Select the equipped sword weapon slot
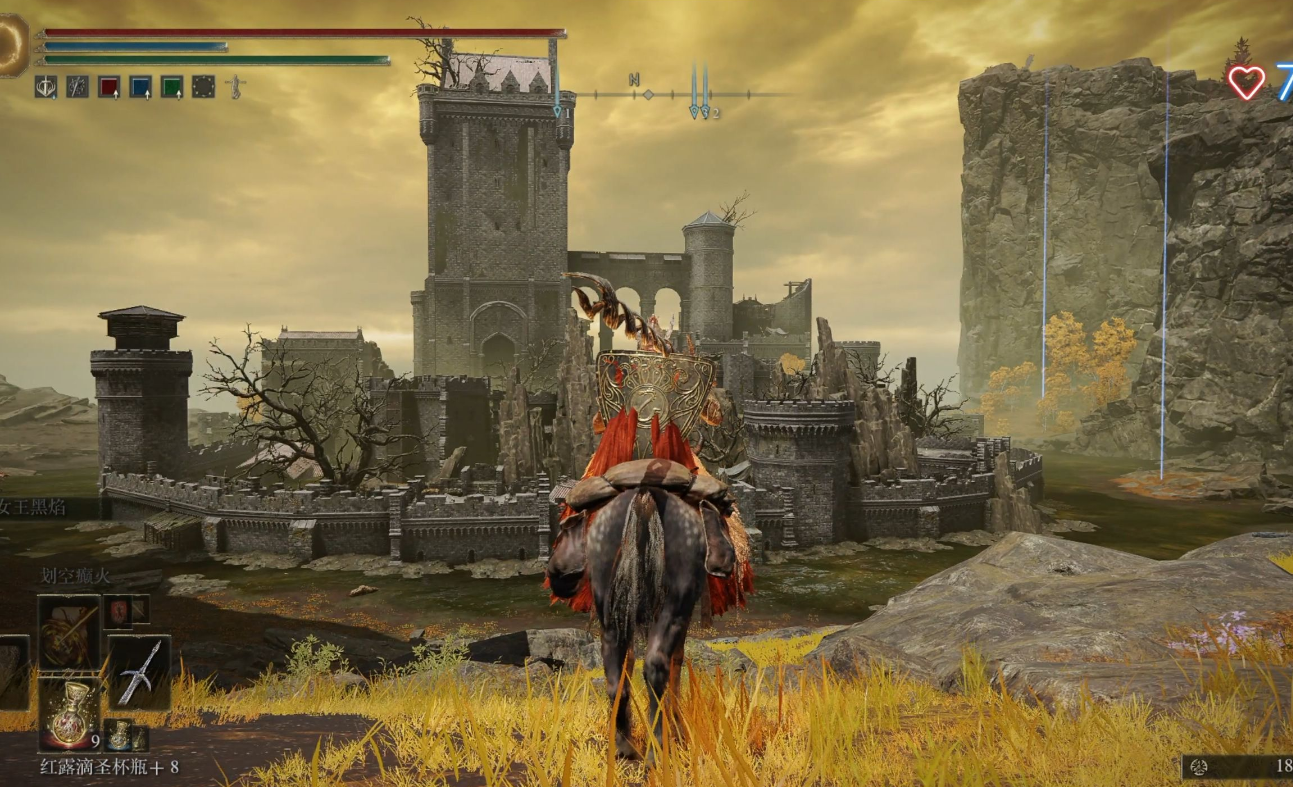Screen dimensions: 1293x787 [138, 671]
